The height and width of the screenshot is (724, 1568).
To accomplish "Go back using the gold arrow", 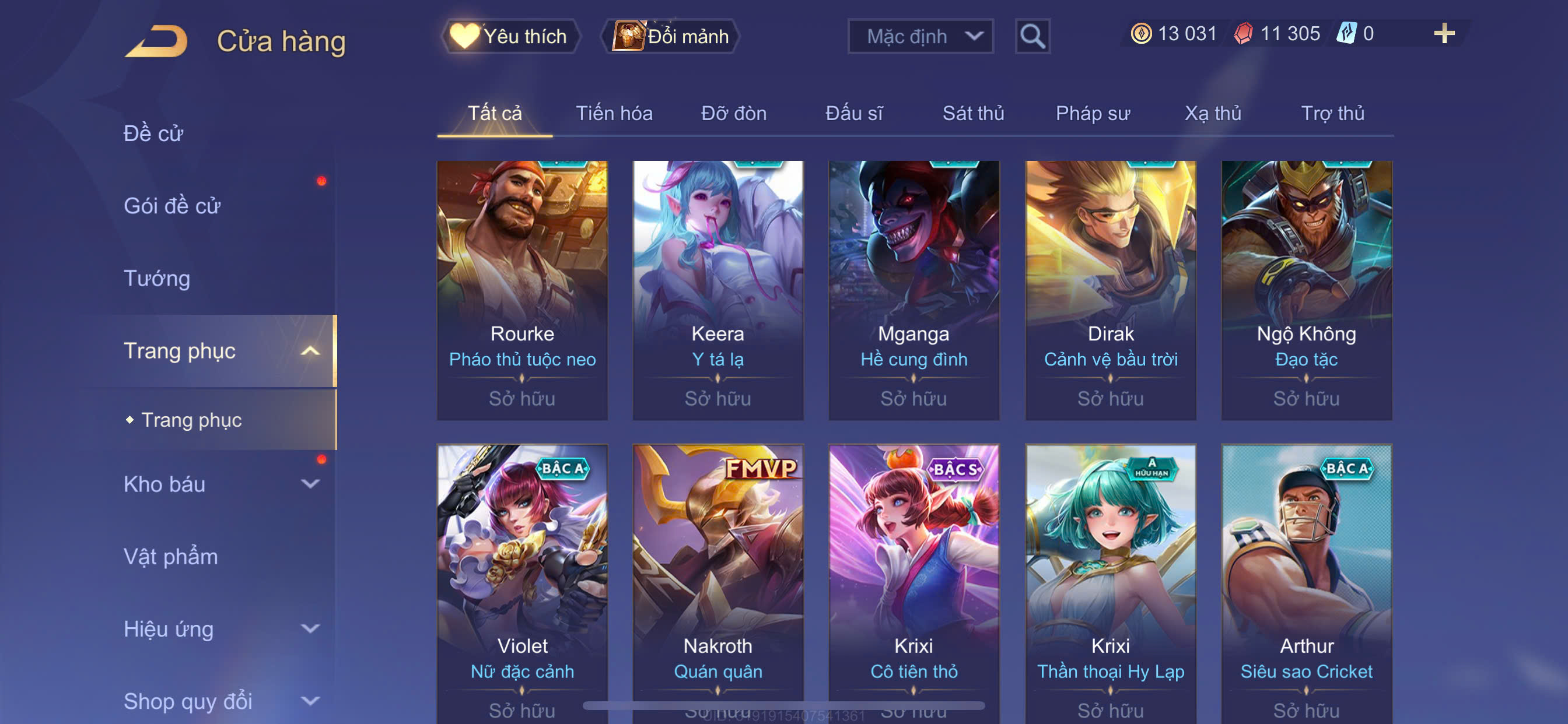I will 156,41.
